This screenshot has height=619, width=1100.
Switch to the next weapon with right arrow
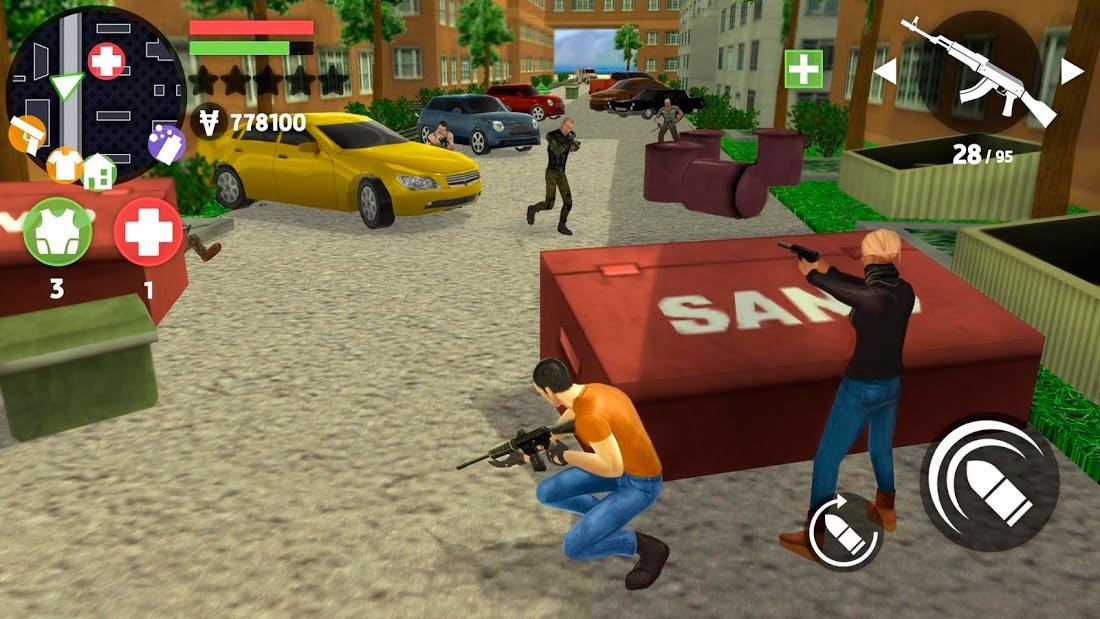point(1071,71)
